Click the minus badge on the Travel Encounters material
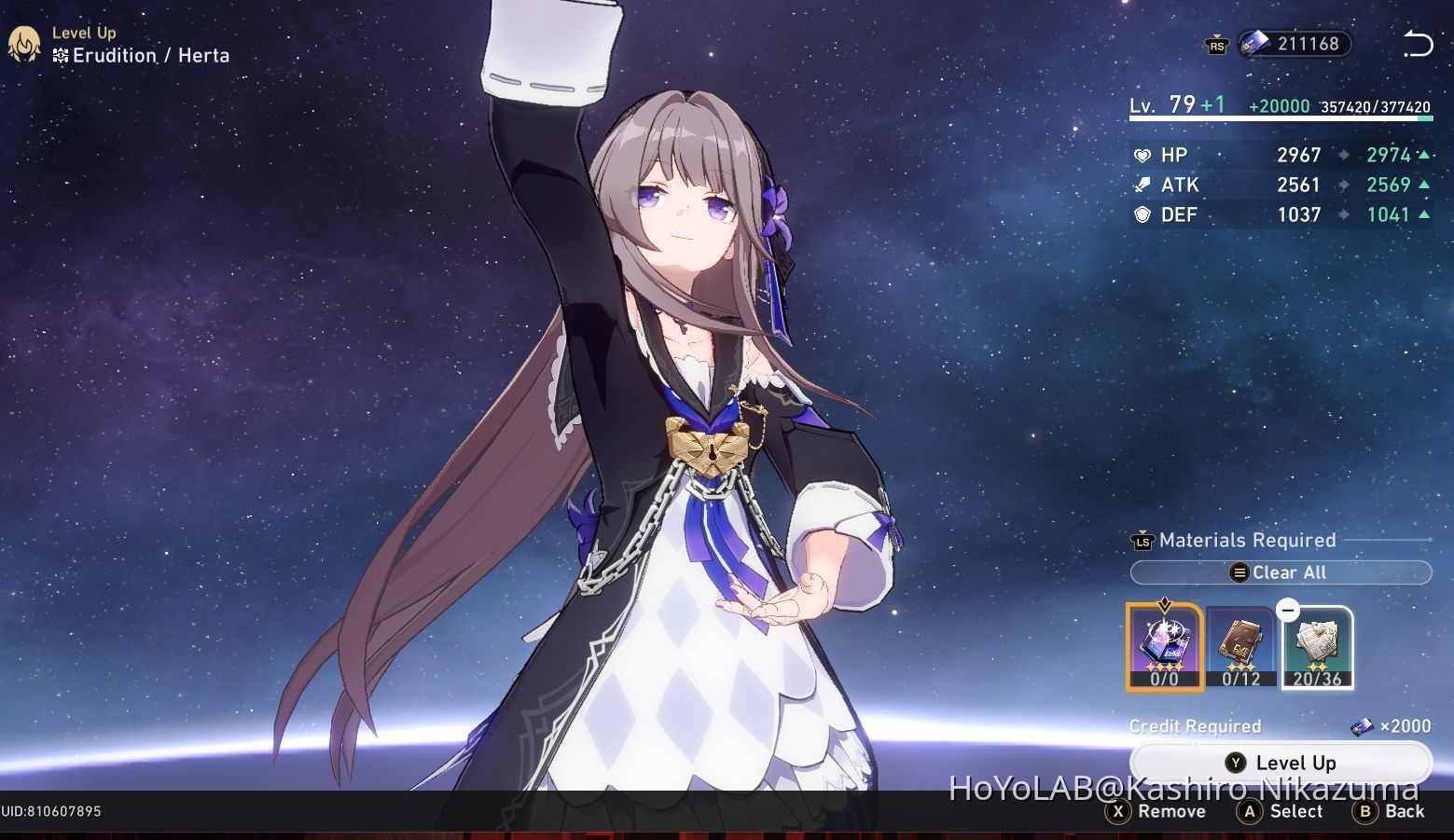This screenshot has height=840, width=1454. [1288, 611]
